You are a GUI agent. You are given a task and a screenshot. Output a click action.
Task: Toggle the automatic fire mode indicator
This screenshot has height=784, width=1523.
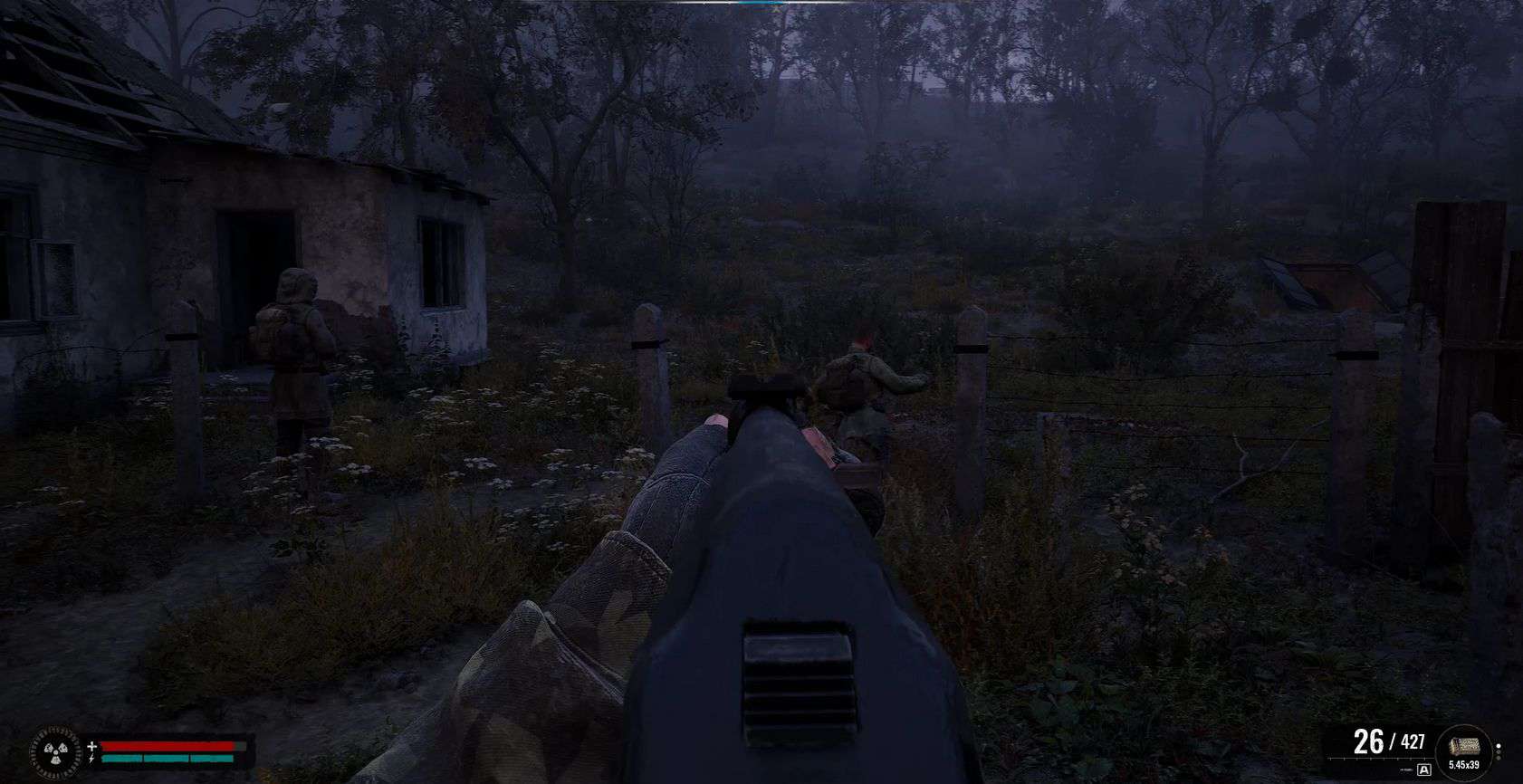1422,769
